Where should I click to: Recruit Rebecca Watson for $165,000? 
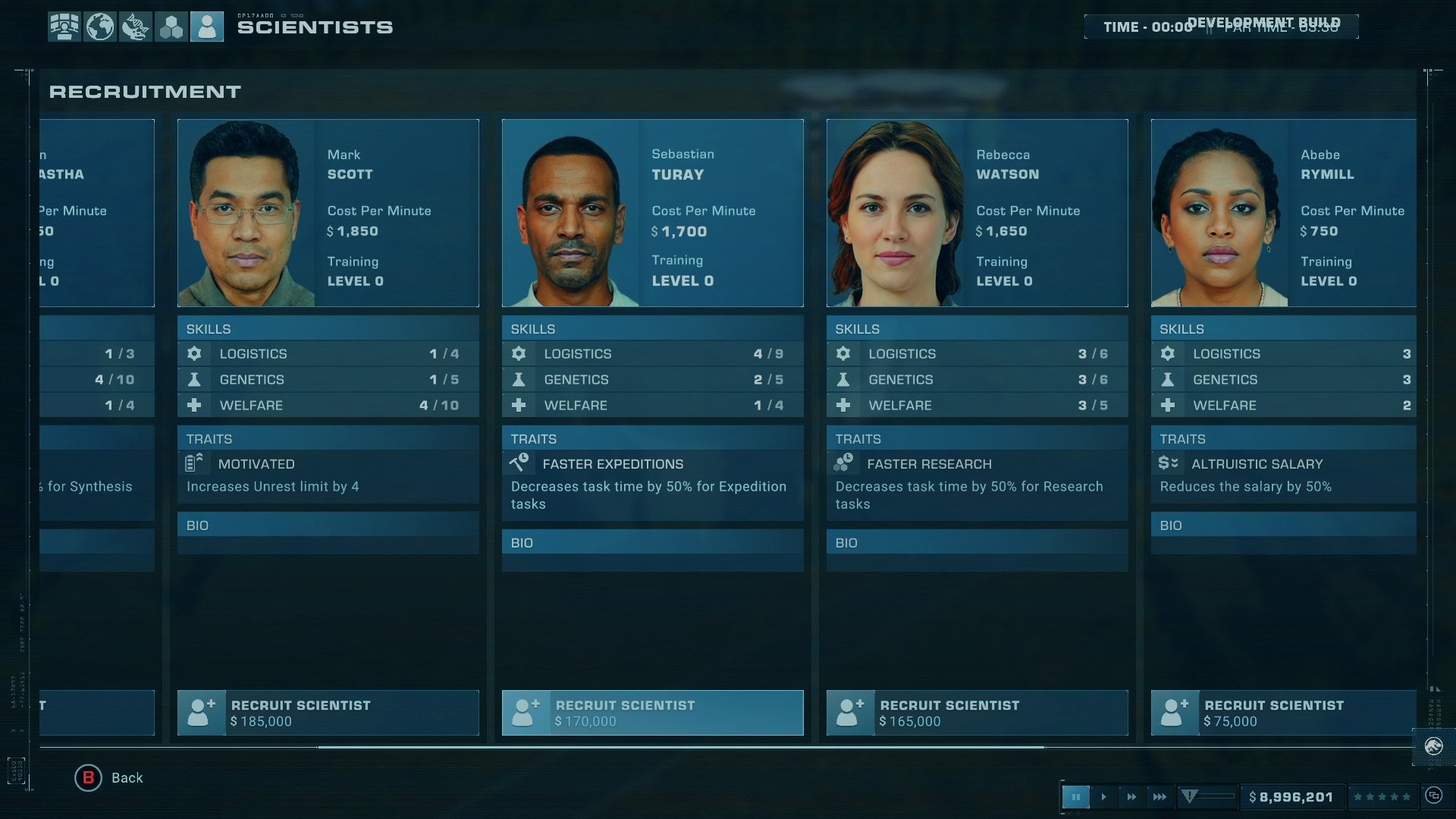[977, 713]
